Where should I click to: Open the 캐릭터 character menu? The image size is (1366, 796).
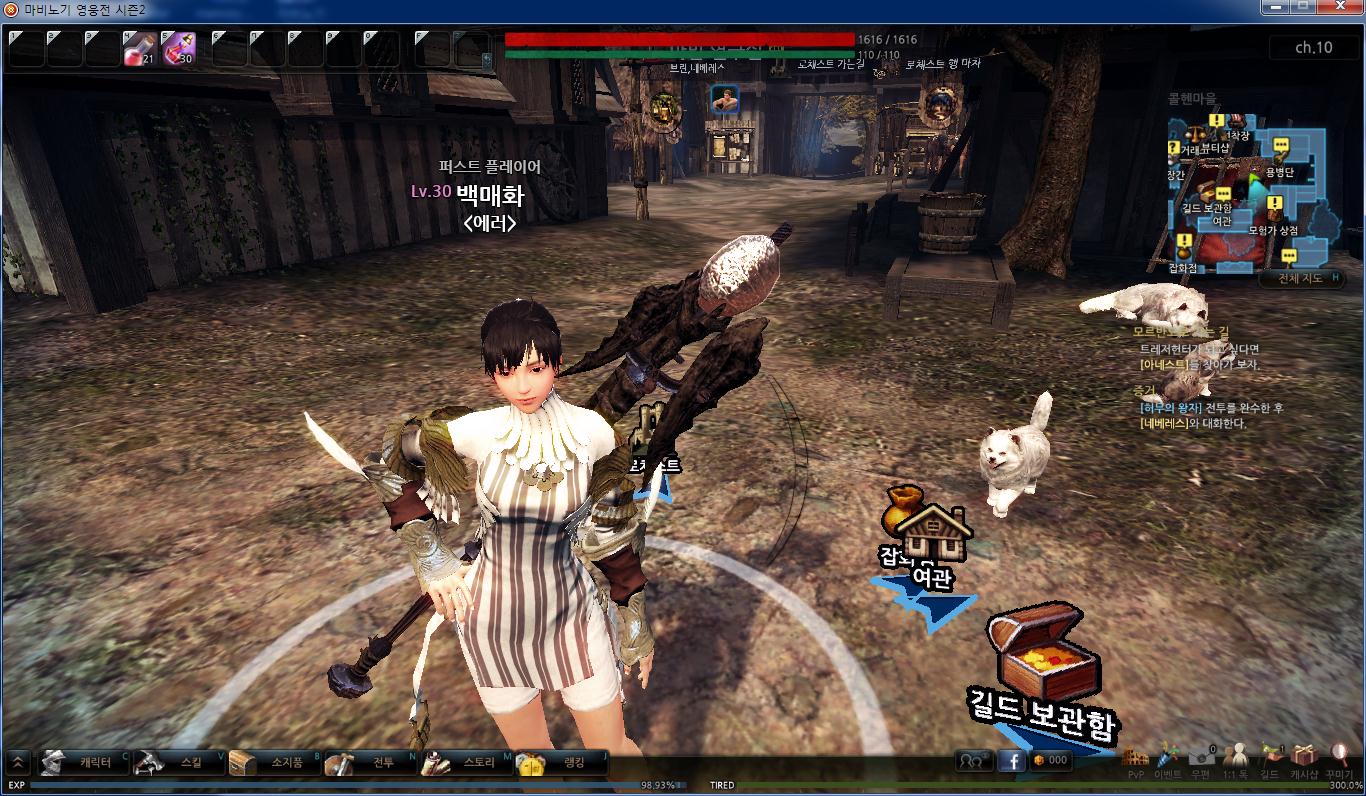tap(84, 763)
